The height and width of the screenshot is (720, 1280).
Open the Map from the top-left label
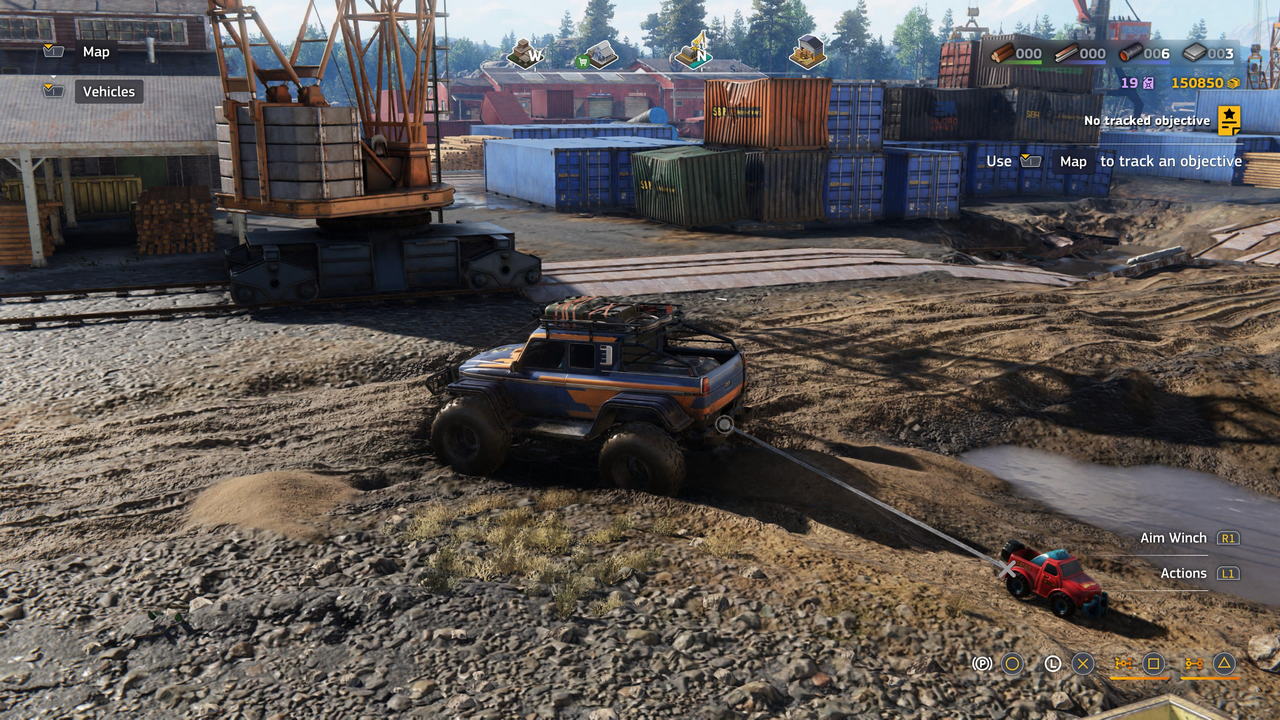tap(96, 52)
